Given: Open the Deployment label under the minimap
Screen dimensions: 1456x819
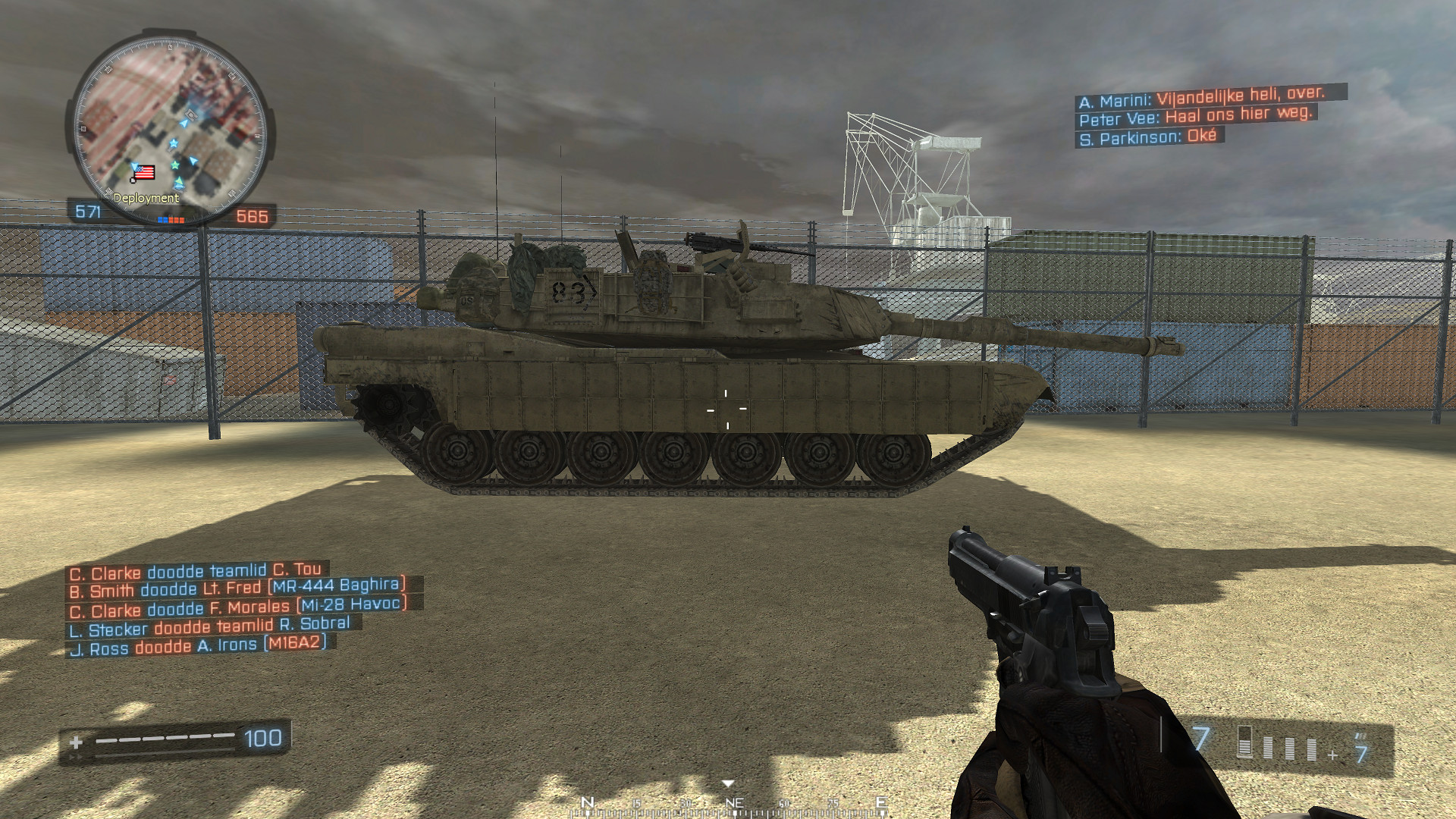Looking at the screenshot, I should [x=146, y=198].
